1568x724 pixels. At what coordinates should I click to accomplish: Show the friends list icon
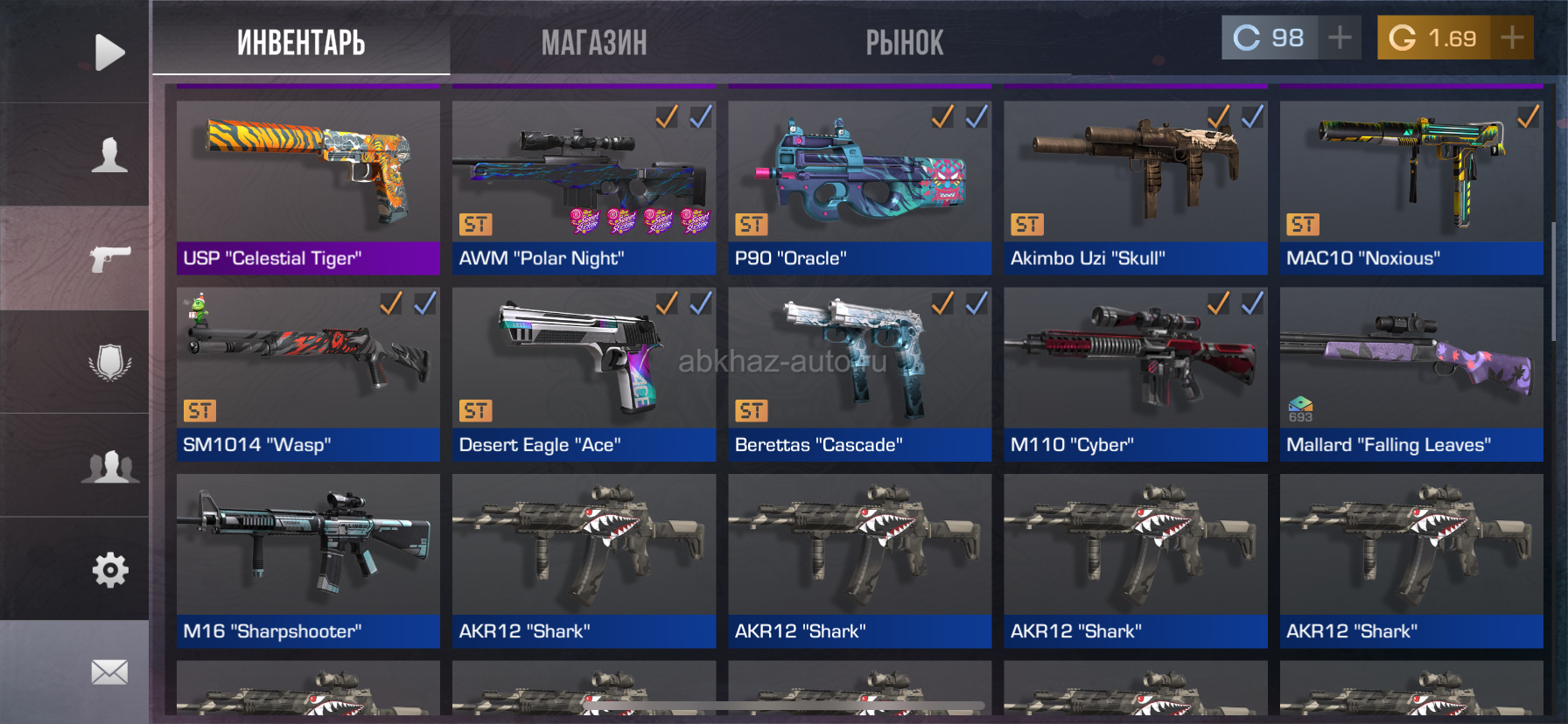(109, 466)
